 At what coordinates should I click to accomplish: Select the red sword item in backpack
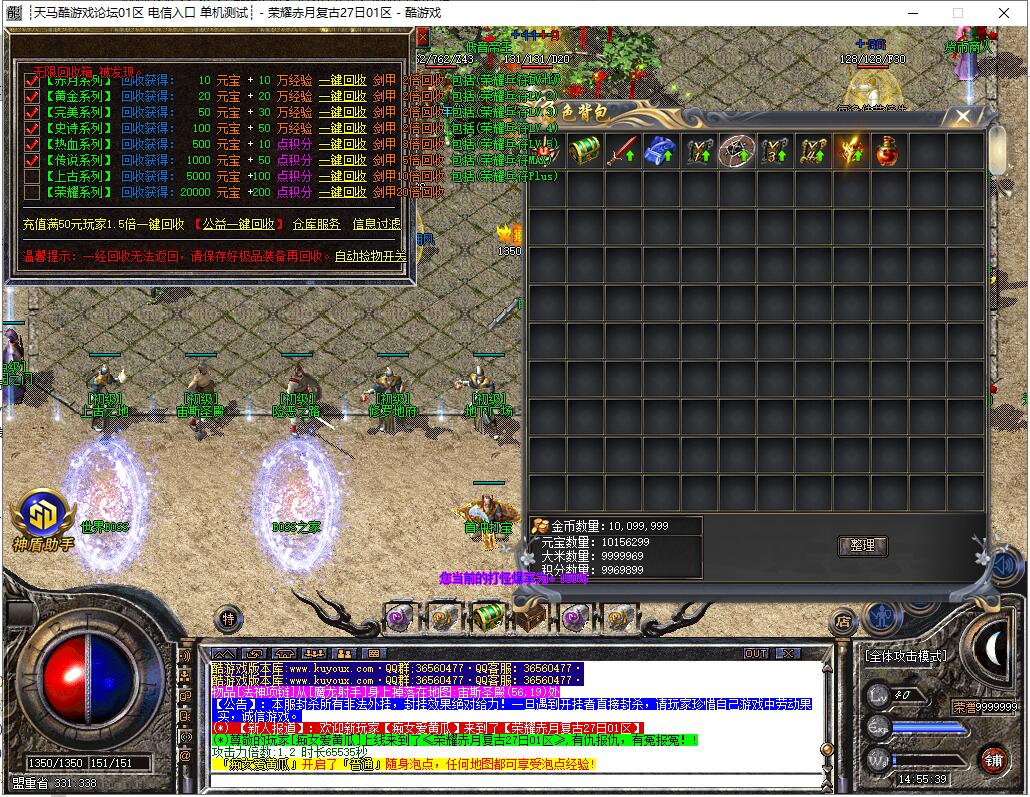pos(622,151)
